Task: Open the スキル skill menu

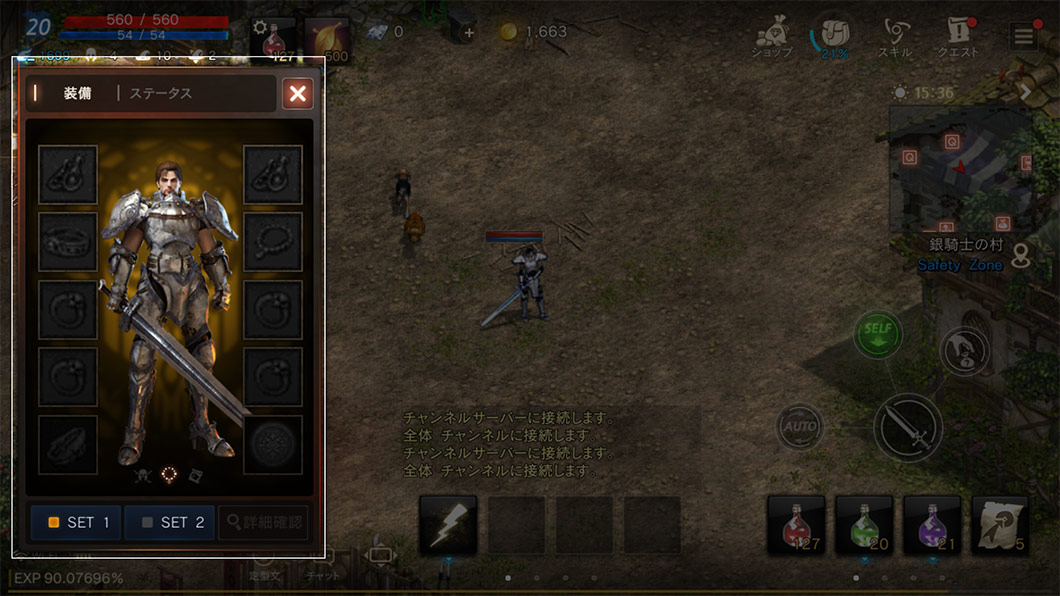Action: [894, 37]
